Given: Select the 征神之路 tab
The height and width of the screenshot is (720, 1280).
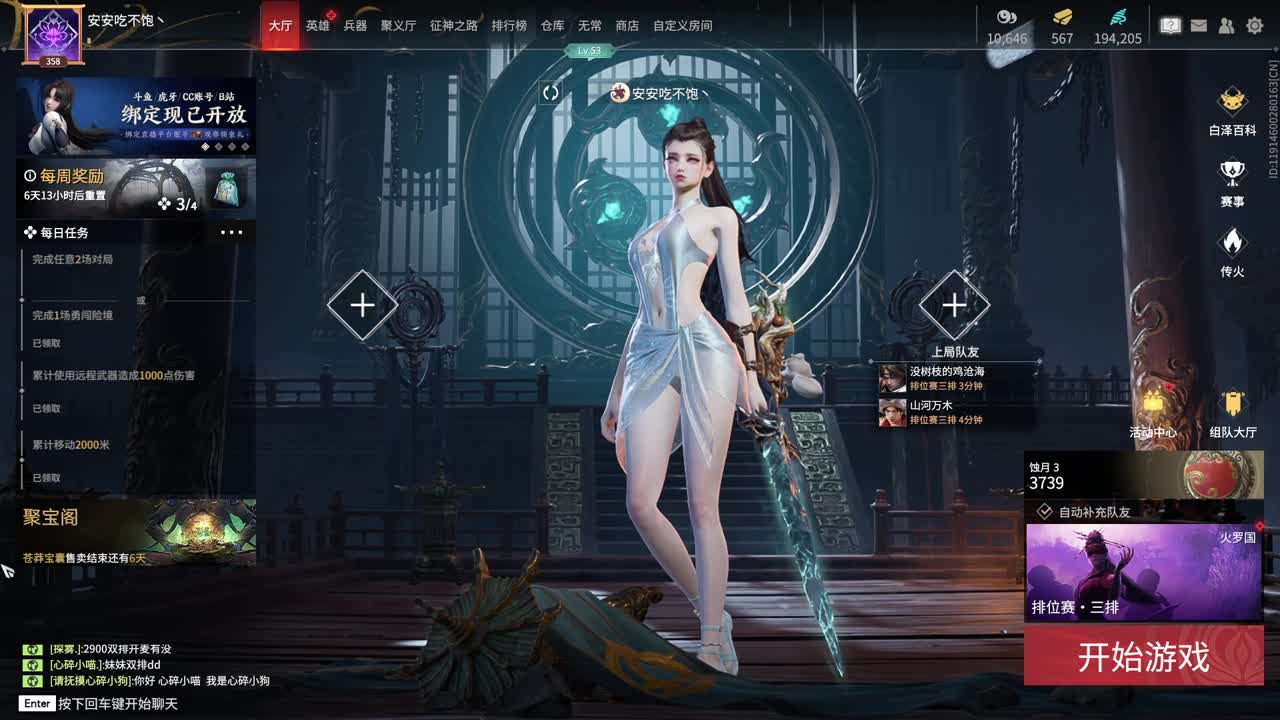Looking at the screenshot, I should coord(454,25).
